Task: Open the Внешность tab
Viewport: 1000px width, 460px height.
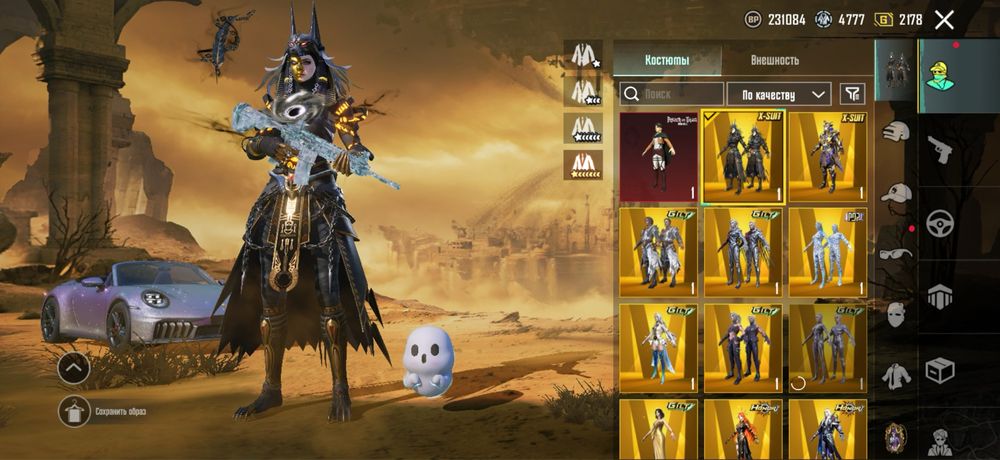Action: [775, 60]
